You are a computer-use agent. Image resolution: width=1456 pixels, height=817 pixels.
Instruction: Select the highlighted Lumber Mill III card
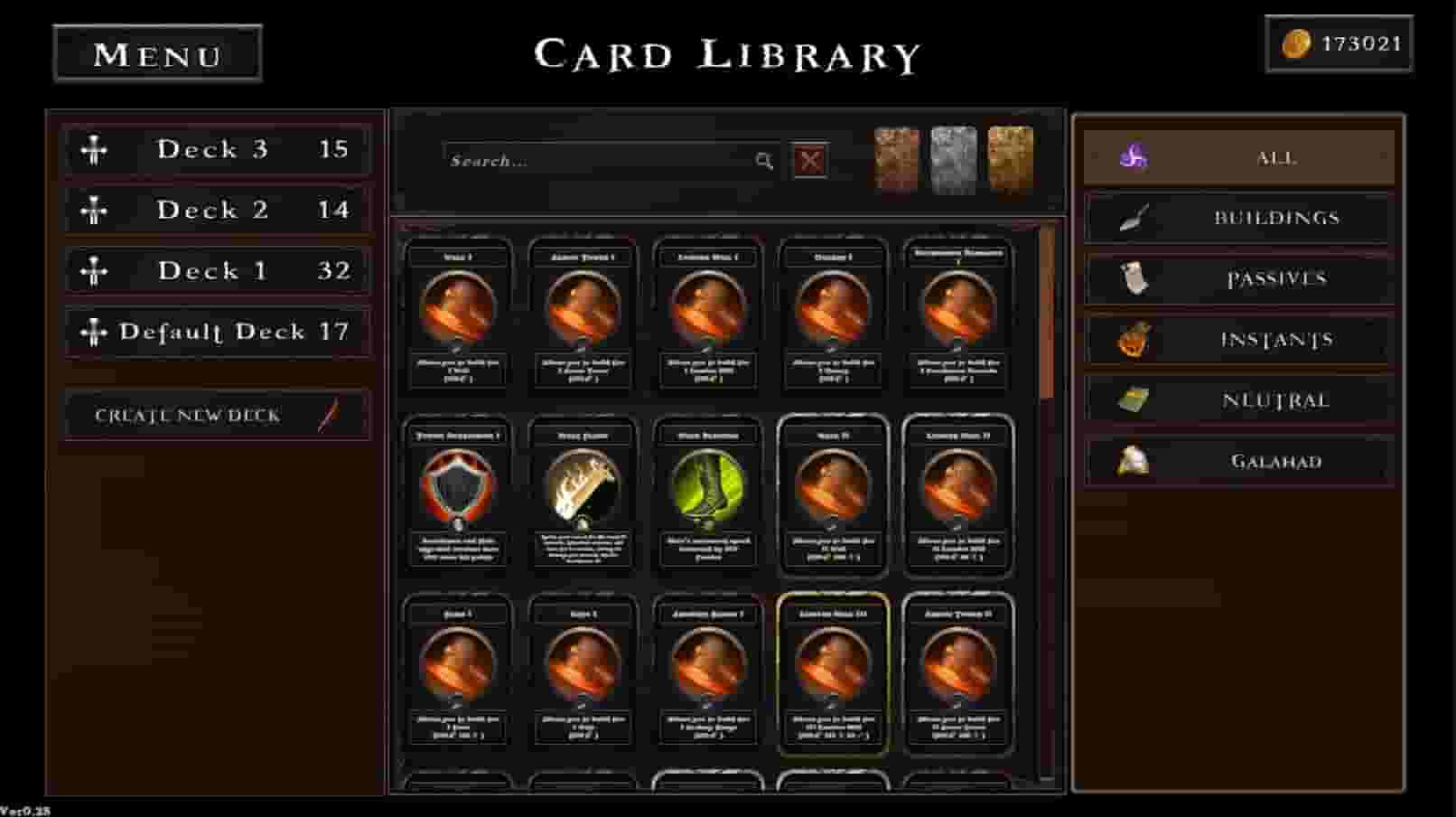832,676
